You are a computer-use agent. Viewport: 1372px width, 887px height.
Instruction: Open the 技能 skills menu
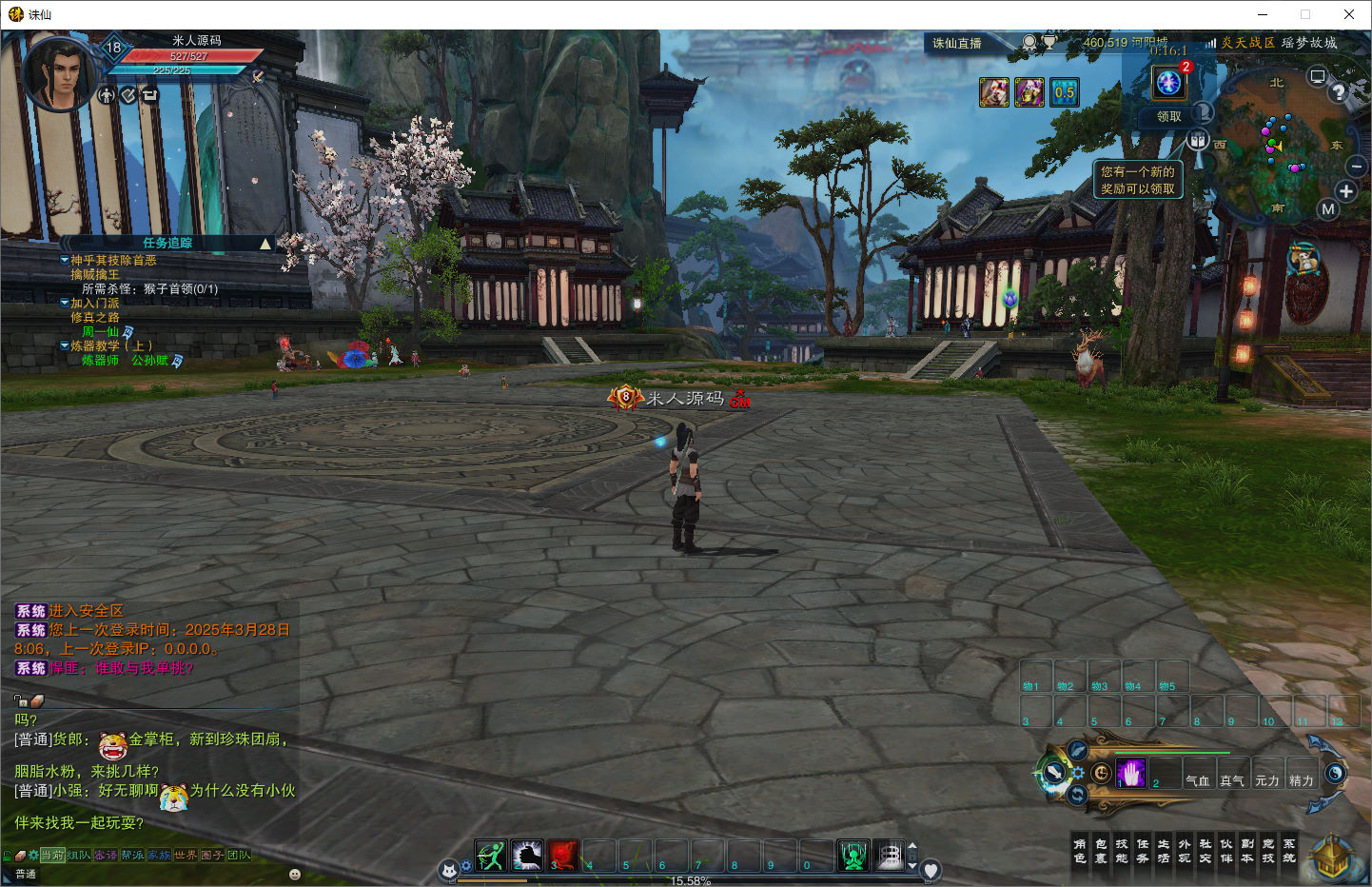point(1122,851)
